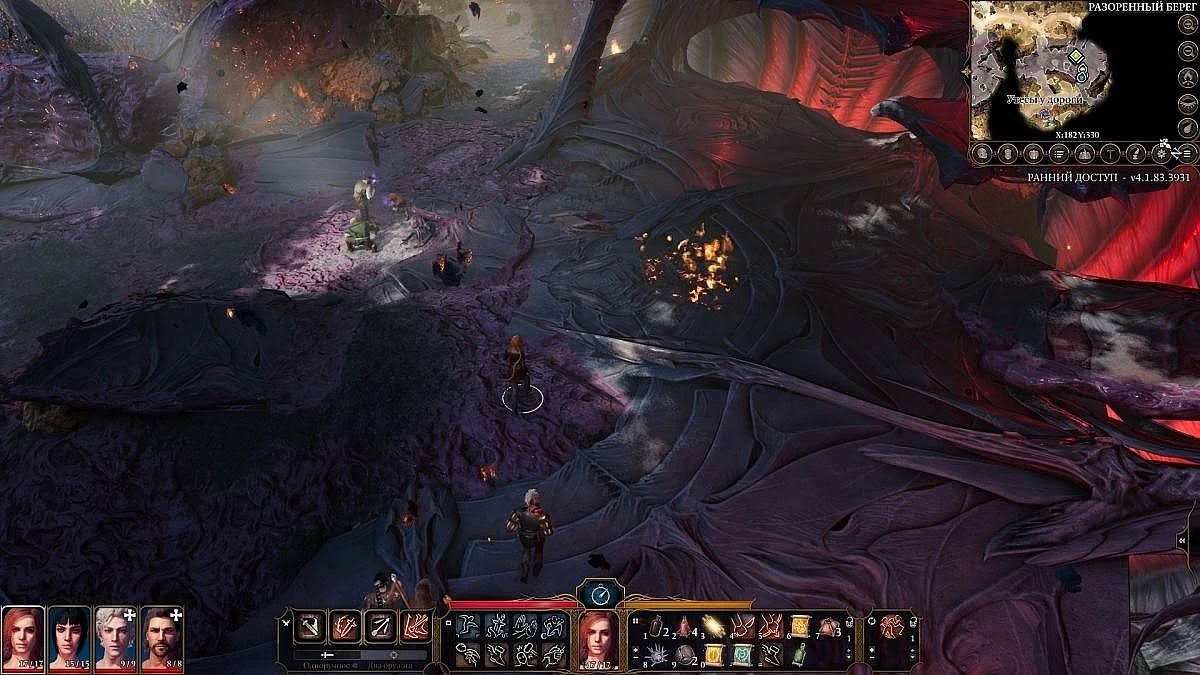1200x675 pixels.
Task: Open the hamburger game menu button
Action: pyautogui.click(x=1187, y=153)
